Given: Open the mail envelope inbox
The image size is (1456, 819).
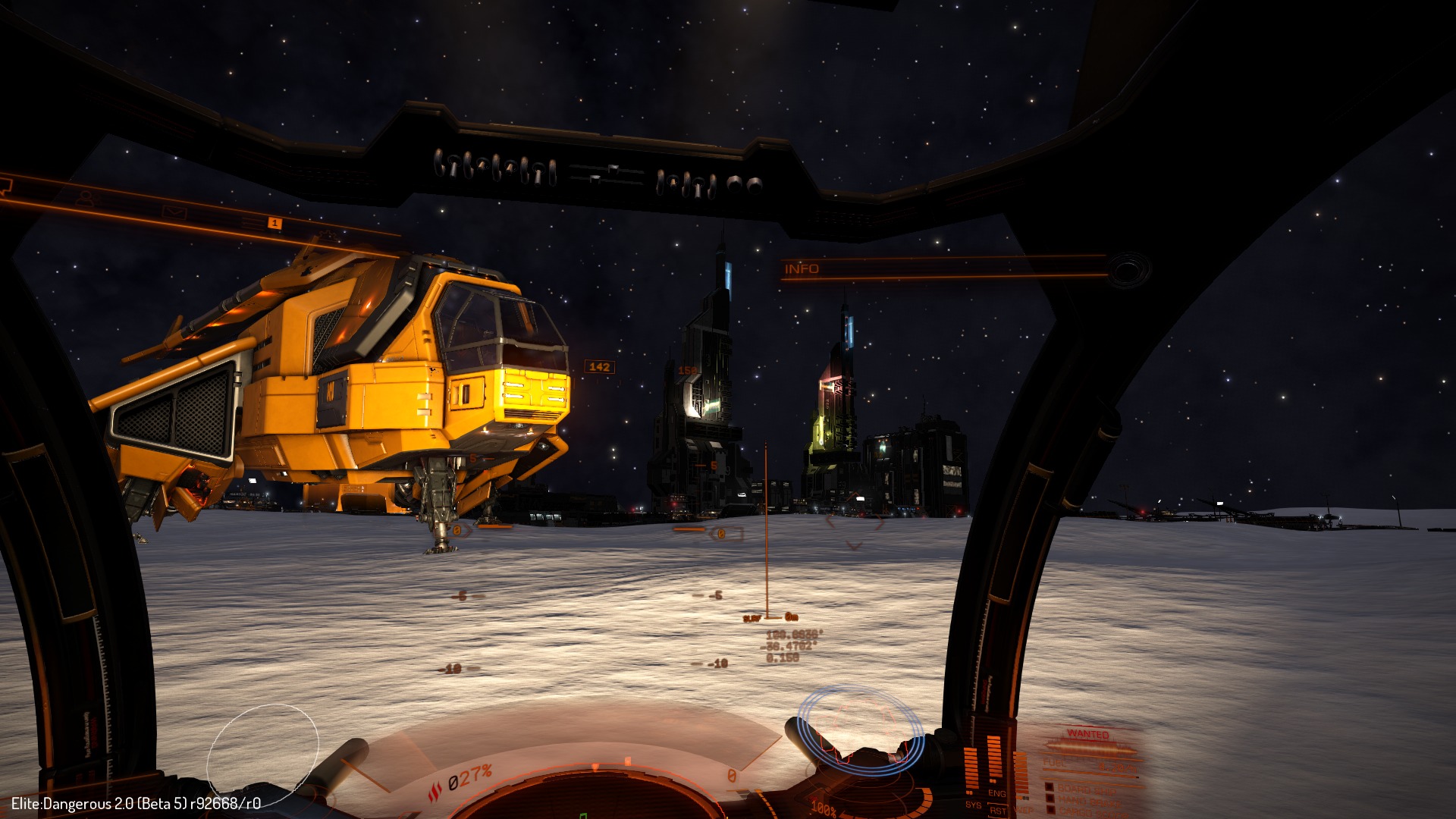Looking at the screenshot, I should click(174, 212).
